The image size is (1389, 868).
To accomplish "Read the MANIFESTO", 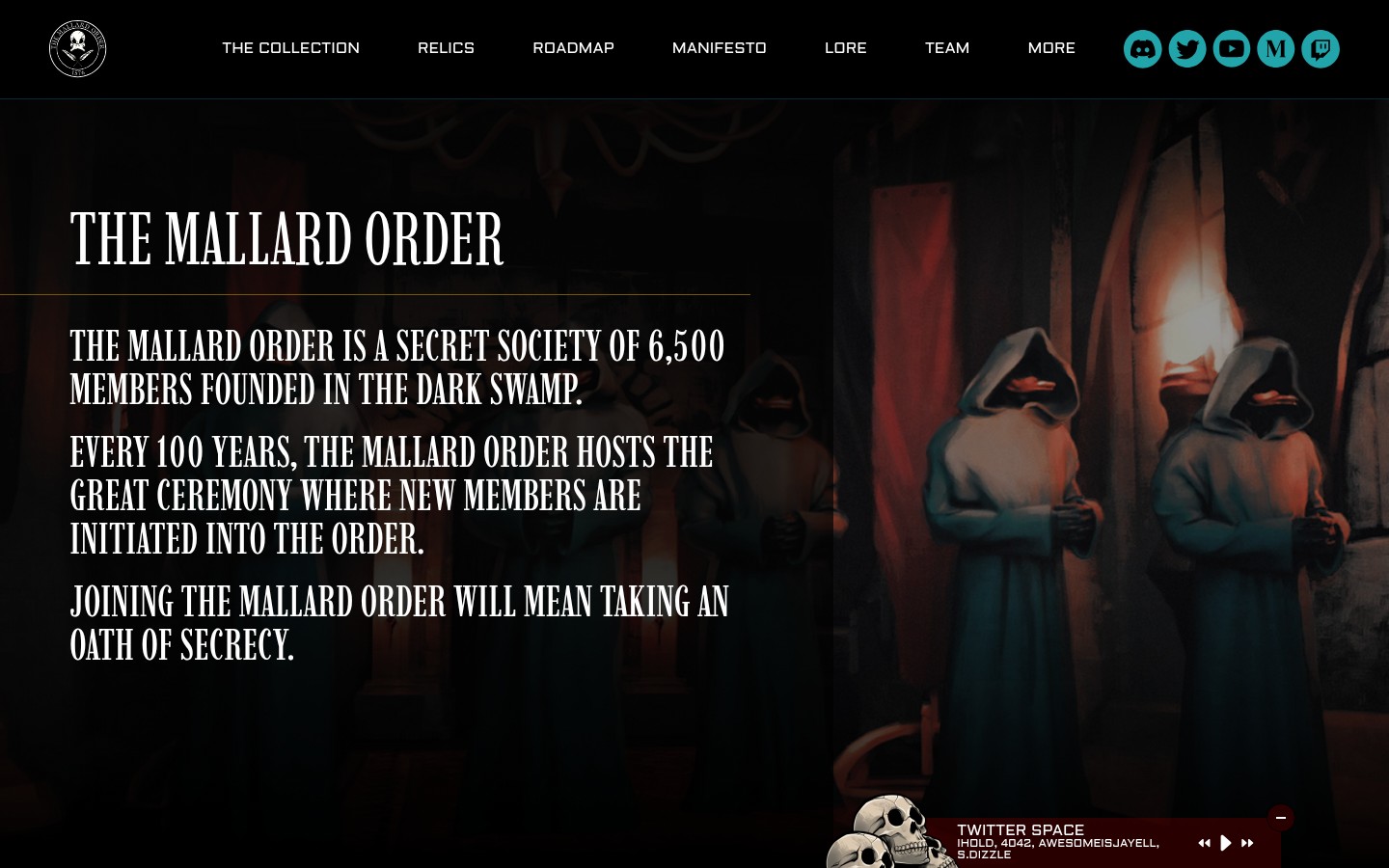I will coord(719,48).
